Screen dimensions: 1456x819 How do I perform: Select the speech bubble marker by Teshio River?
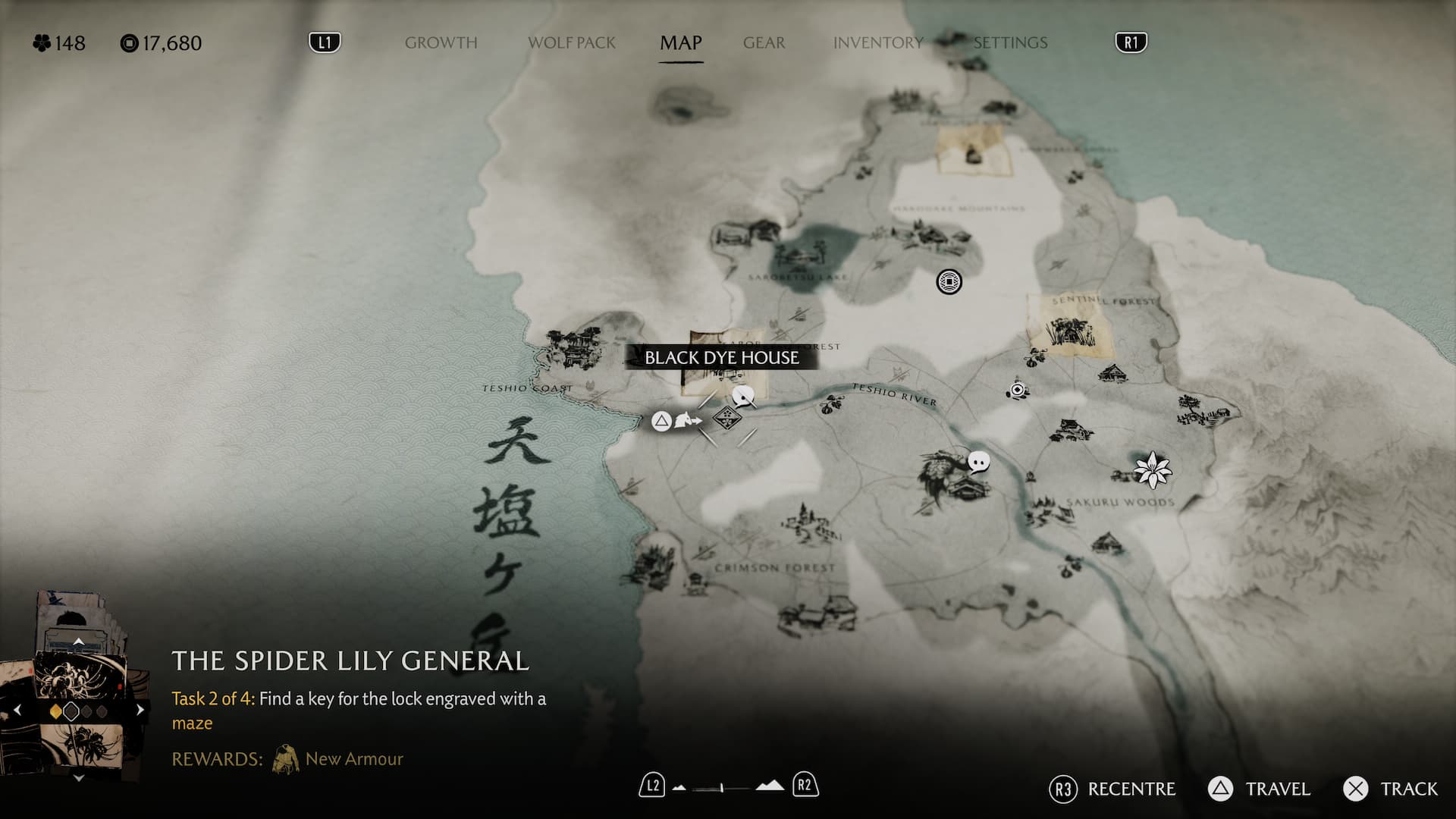979,461
